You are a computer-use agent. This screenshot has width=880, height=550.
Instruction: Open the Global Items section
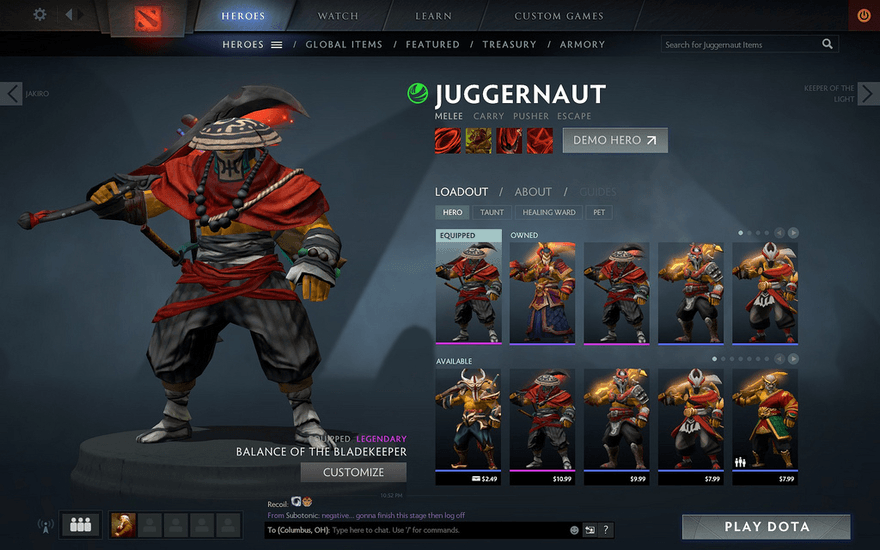point(344,44)
